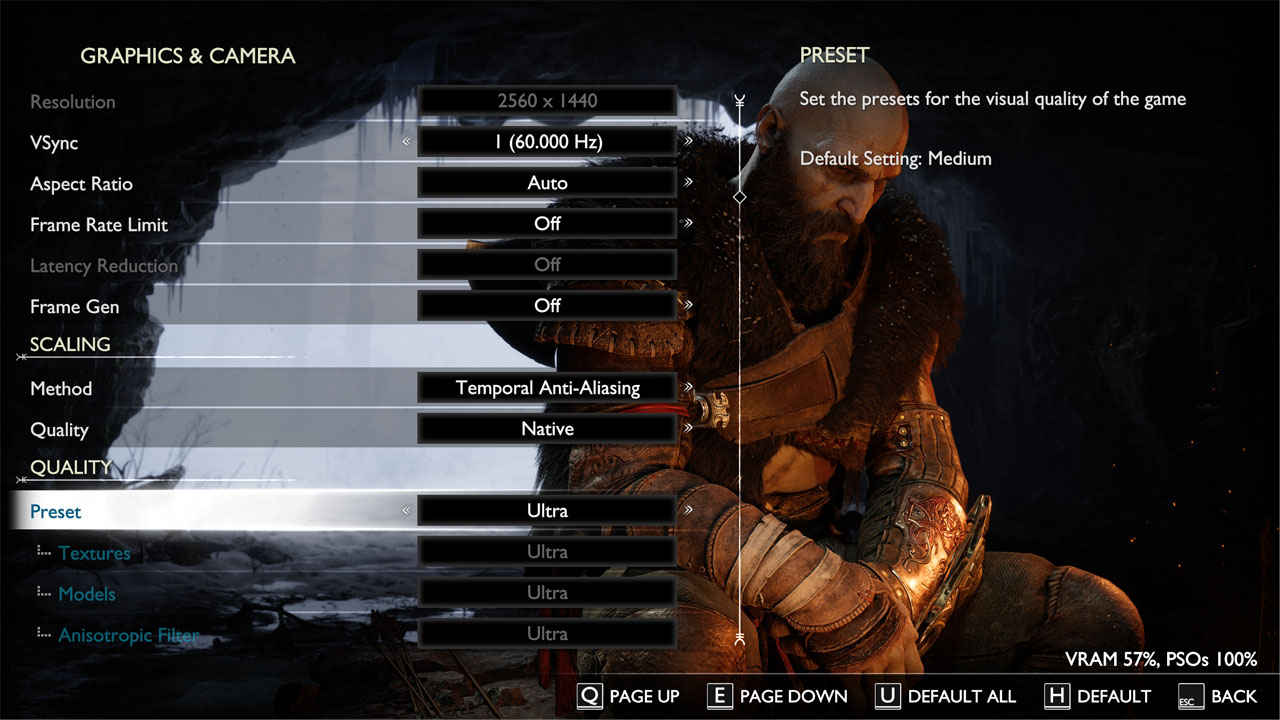Select the scaling Method row
The height and width of the screenshot is (720, 1280).
61,389
